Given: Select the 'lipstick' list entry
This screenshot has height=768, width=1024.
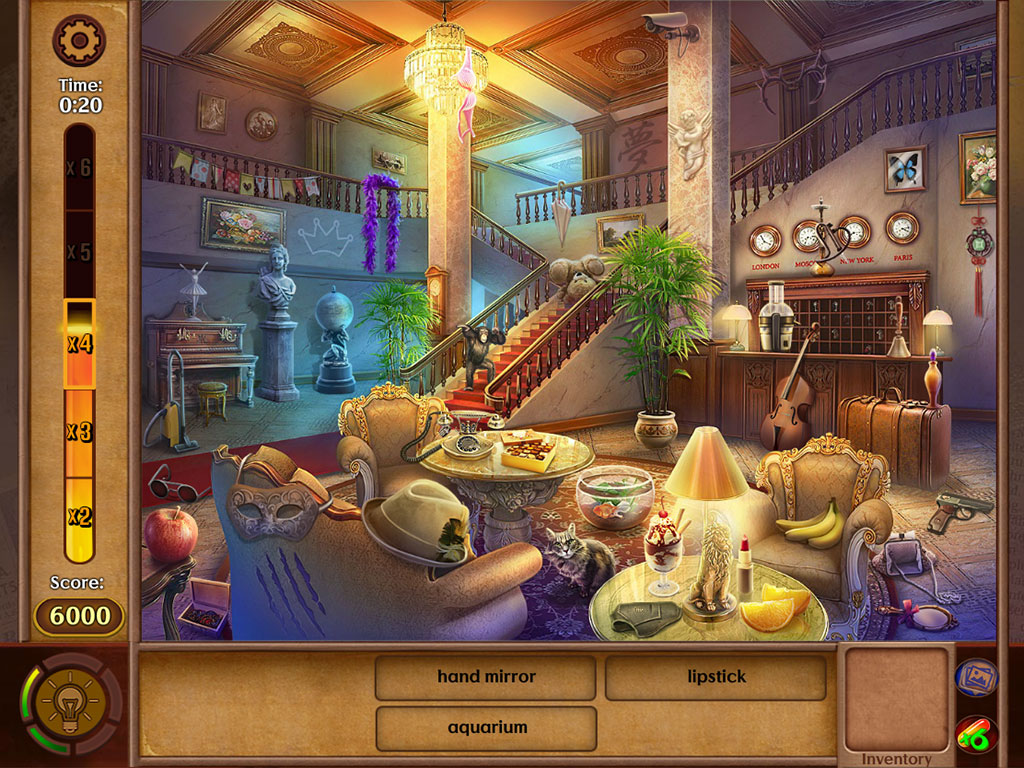Looking at the screenshot, I should [x=716, y=677].
